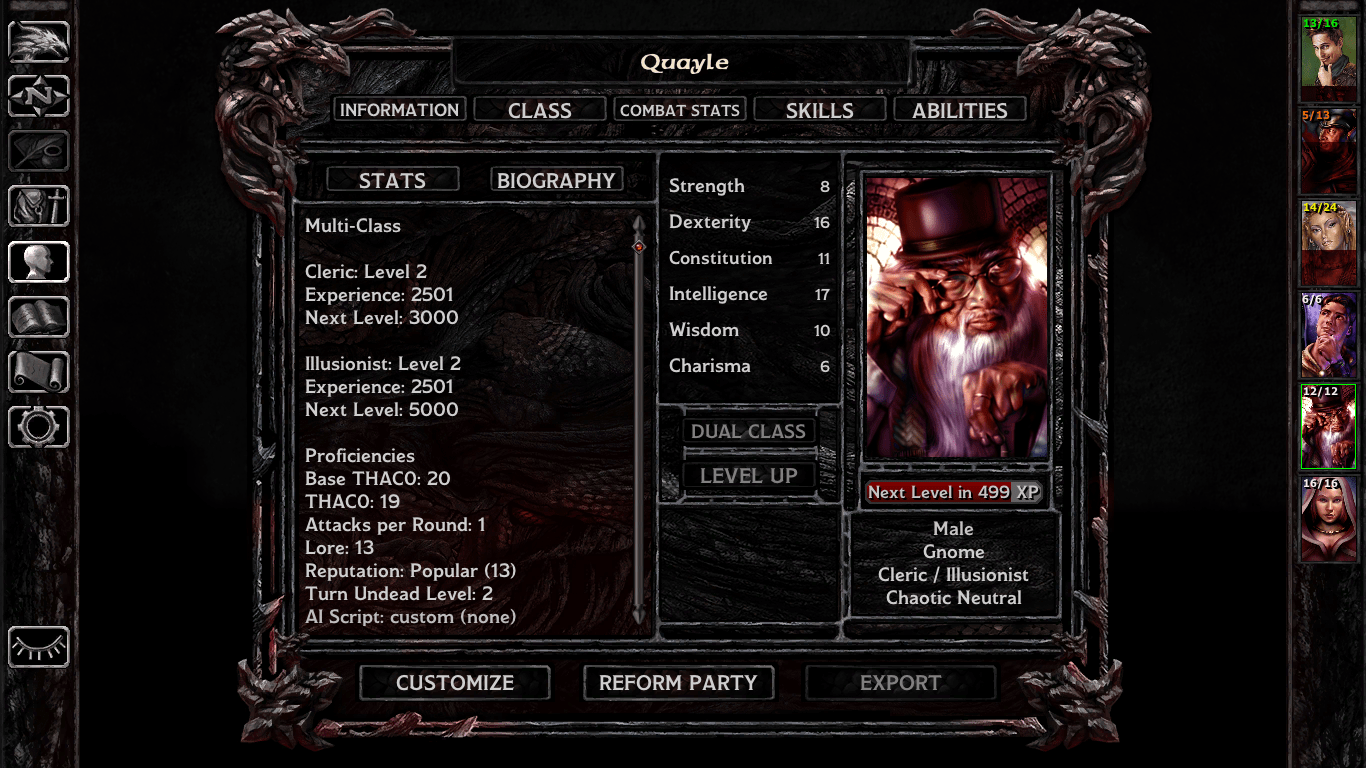Viewport: 1366px width, 768px height.
Task: Click the eye icon in the sidebar
Action: pos(38,648)
